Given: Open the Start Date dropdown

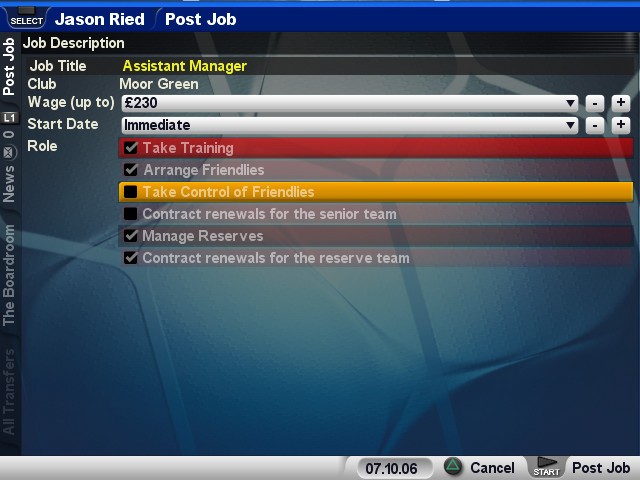Looking at the screenshot, I should (348, 125).
